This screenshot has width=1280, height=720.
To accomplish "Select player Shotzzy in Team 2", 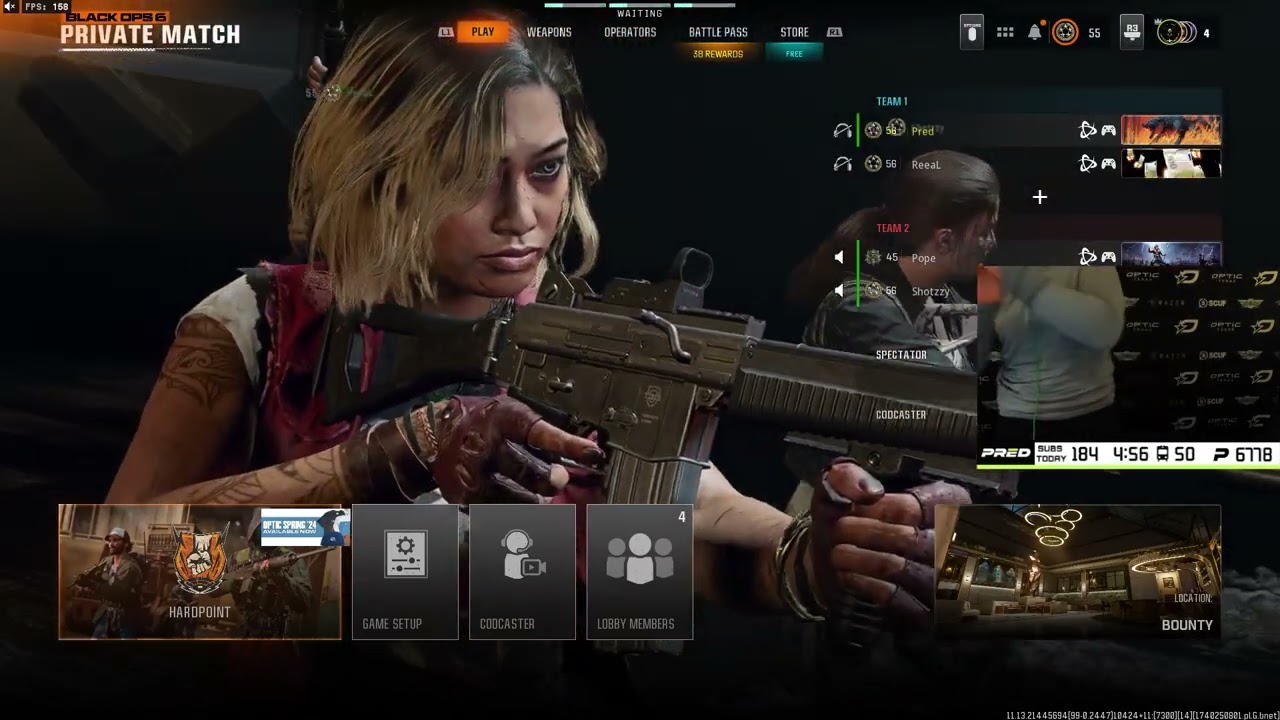I will (930, 292).
